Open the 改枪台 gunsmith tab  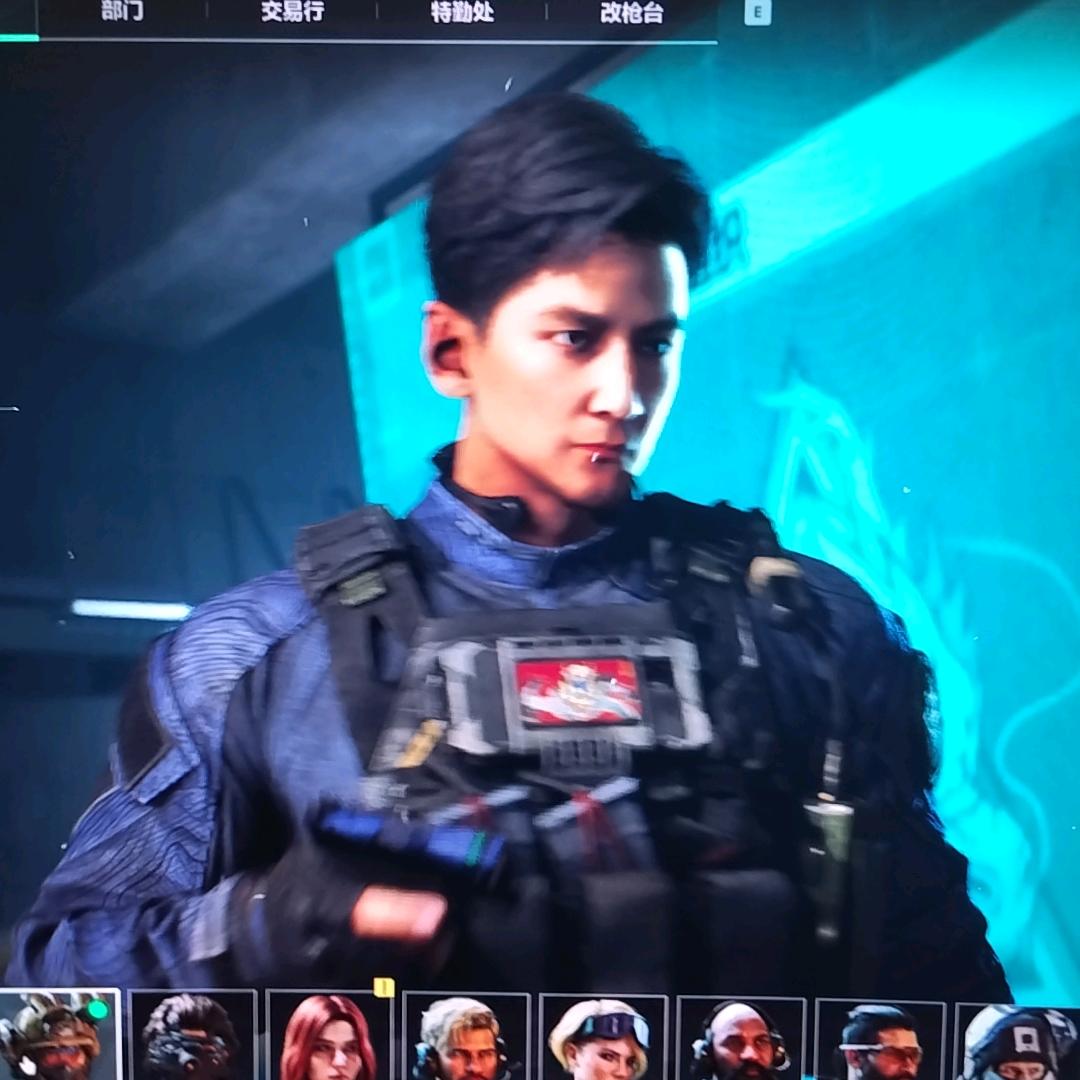(x=632, y=12)
